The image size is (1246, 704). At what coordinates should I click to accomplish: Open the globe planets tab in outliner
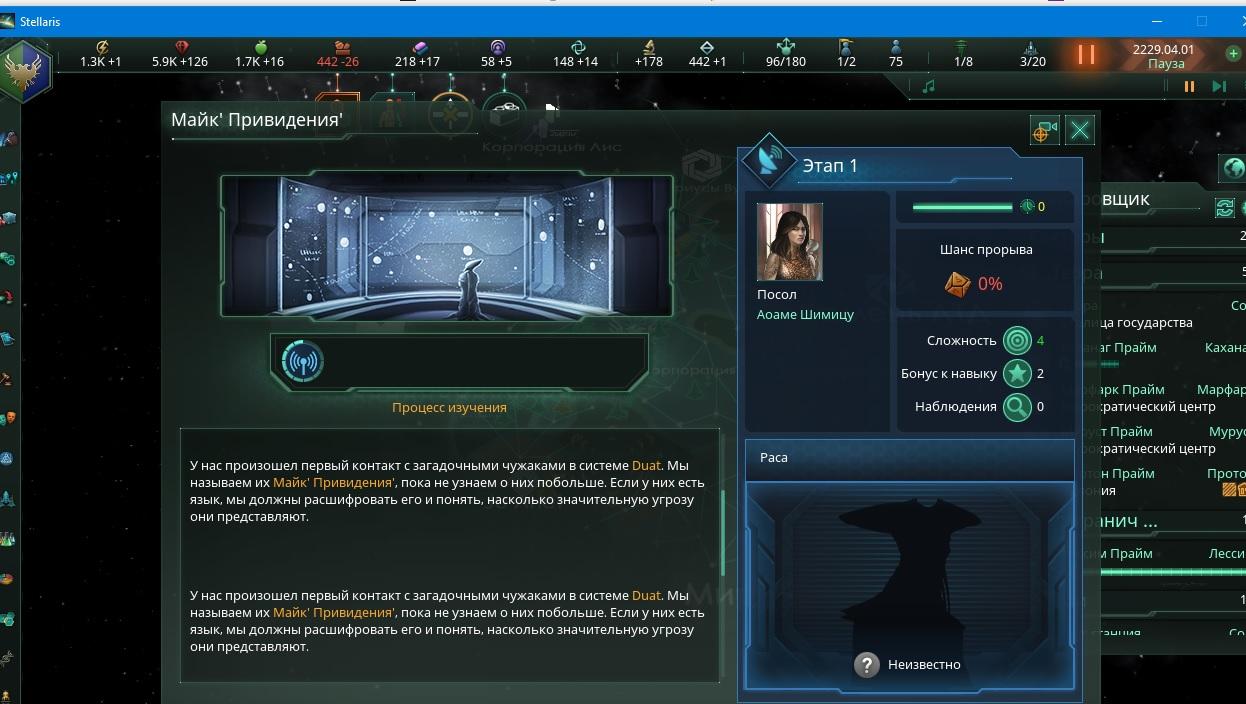[1234, 168]
